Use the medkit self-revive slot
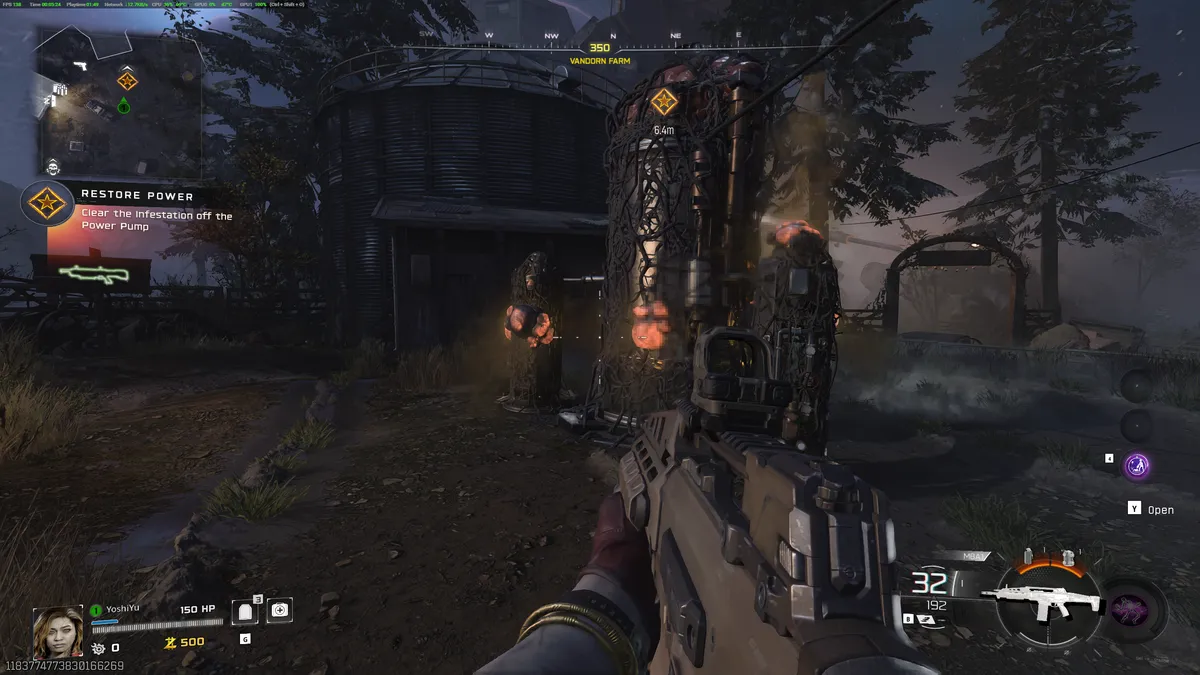The width and height of the screenshot is (1200, 675). coord(280,609)
